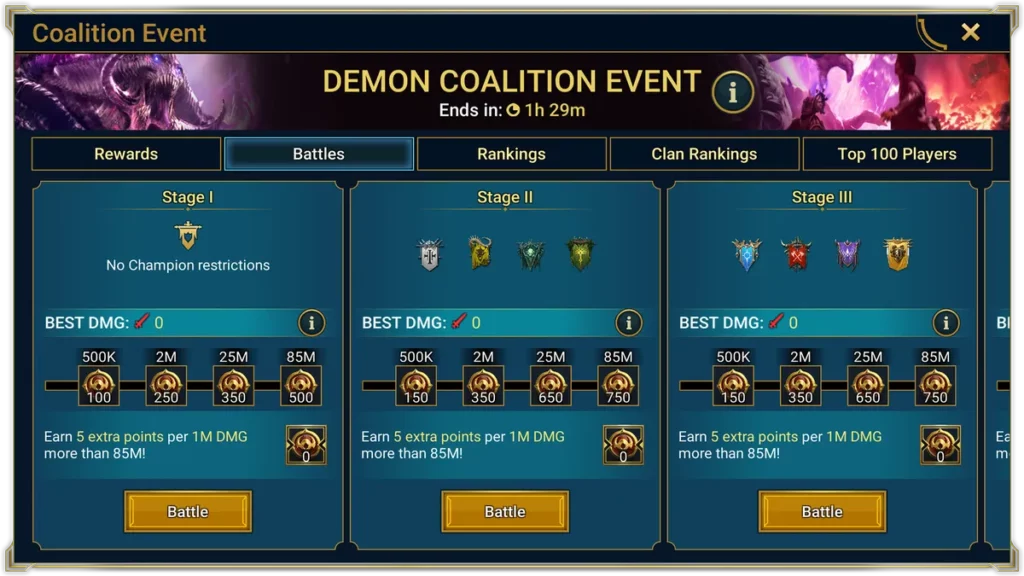Image resolution: width=1024 pixels, height=576 pixels.
Task: Select the Battles tab
Action: pyautogui.click(x=319, y=154)
